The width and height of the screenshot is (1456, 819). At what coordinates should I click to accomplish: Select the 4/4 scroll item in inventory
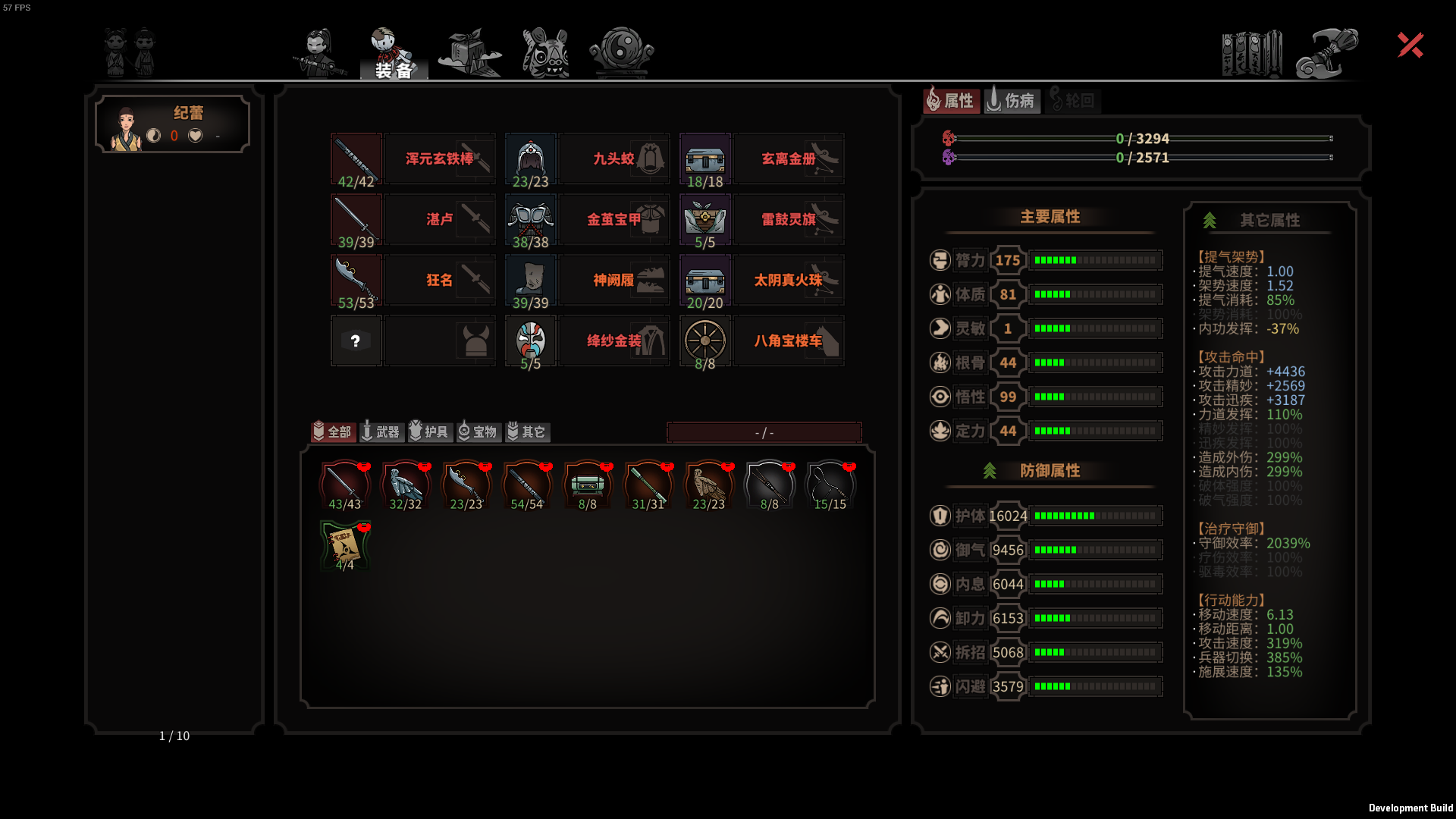pyautogui.click(x=345, y=544)
